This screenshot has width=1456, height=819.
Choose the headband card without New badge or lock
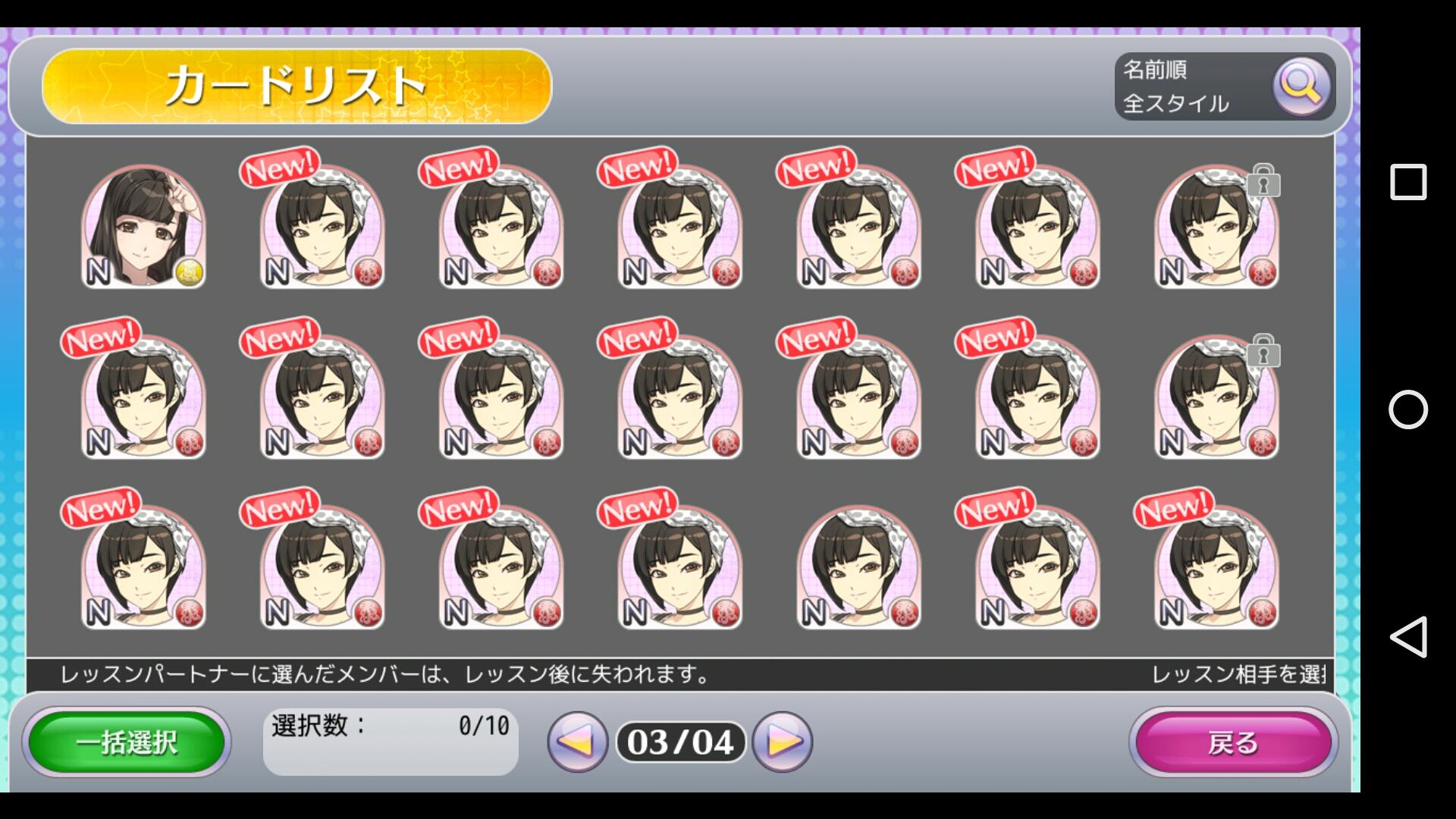tap(858, 568)
